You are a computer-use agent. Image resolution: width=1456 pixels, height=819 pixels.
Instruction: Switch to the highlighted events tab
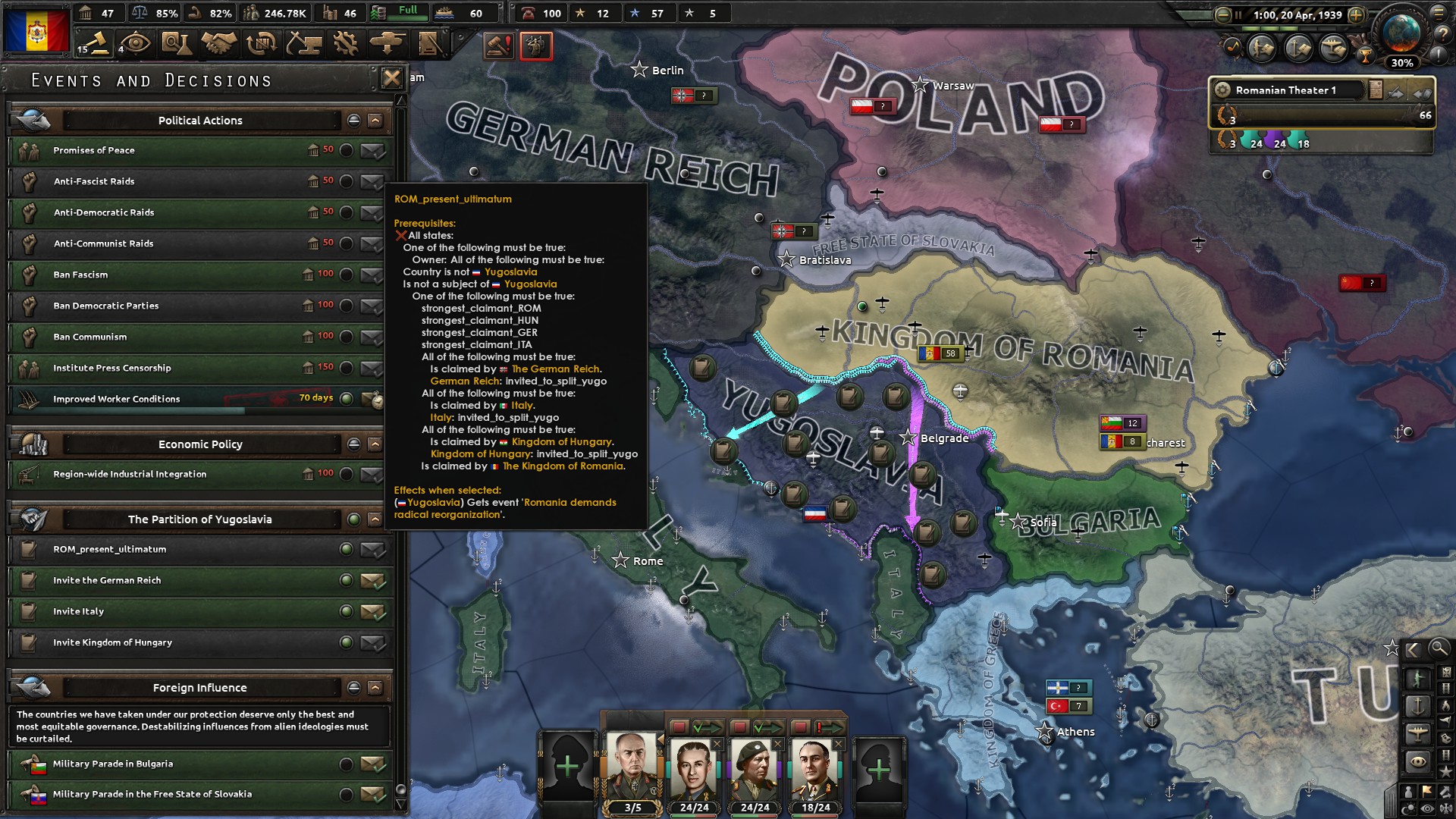537,46
